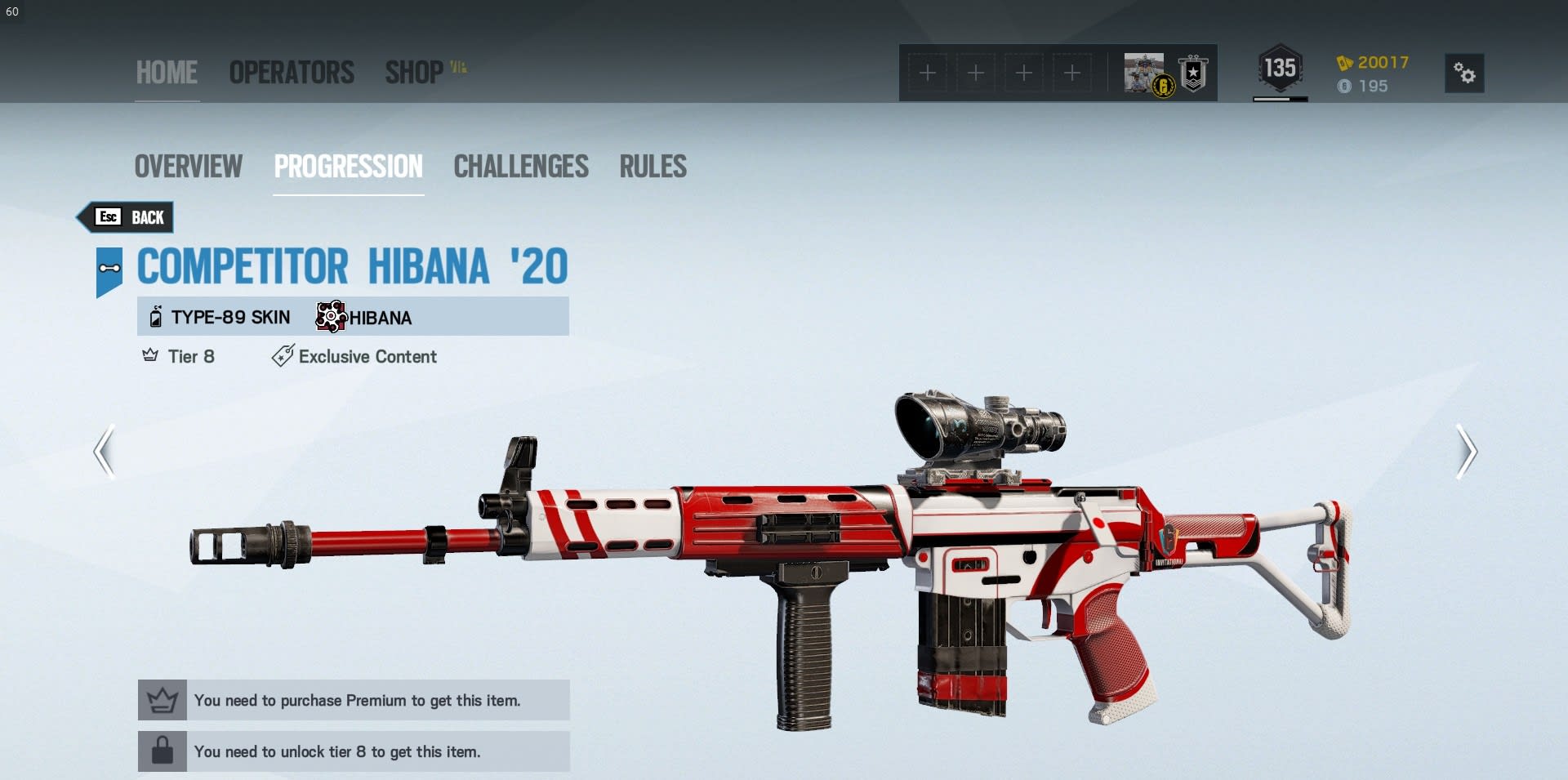Switch to the Overview tab
Screen dimensions: 1568x780
(x=189, y=167)
